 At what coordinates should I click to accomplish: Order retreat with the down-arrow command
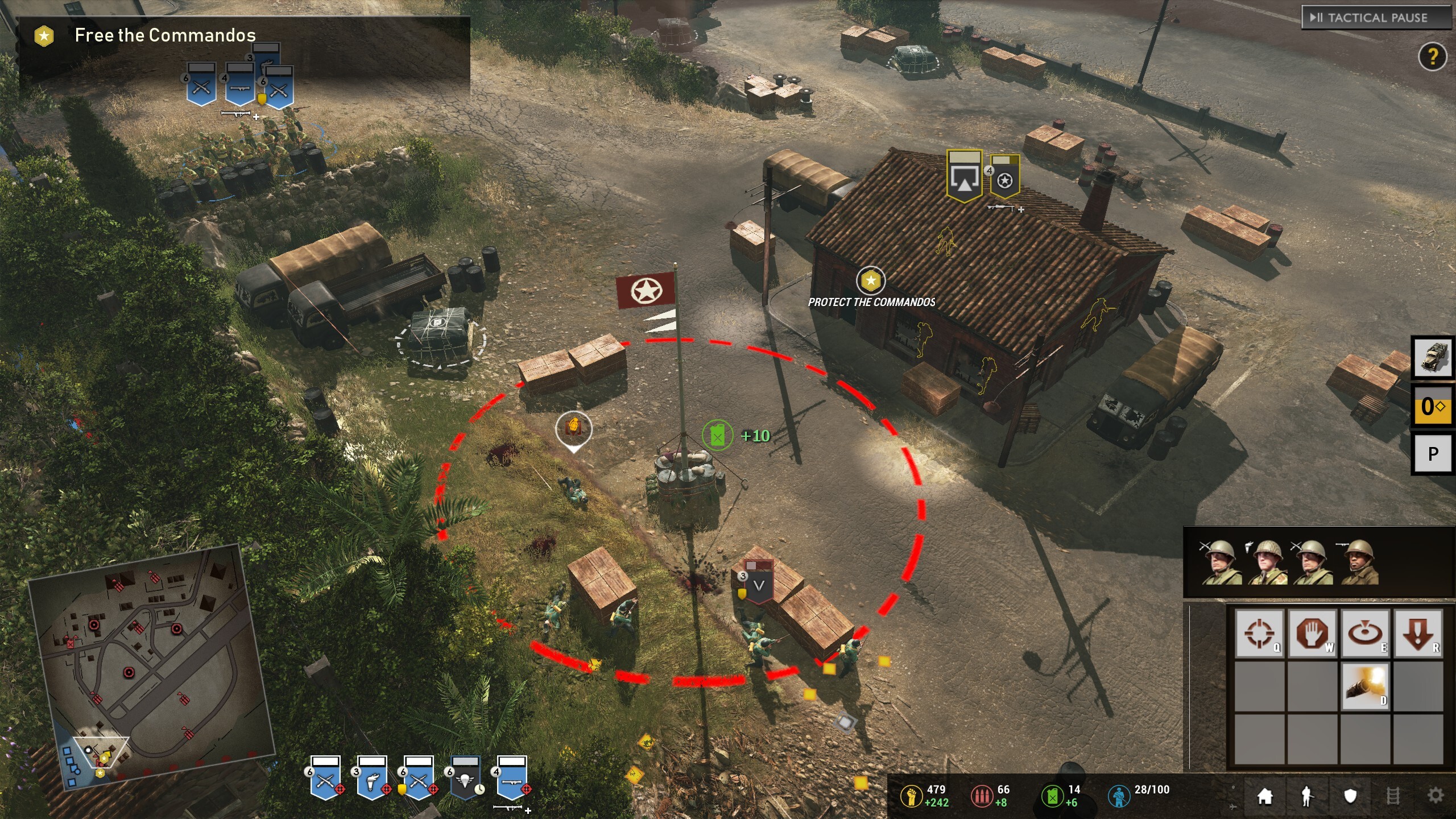[1418, 632]
